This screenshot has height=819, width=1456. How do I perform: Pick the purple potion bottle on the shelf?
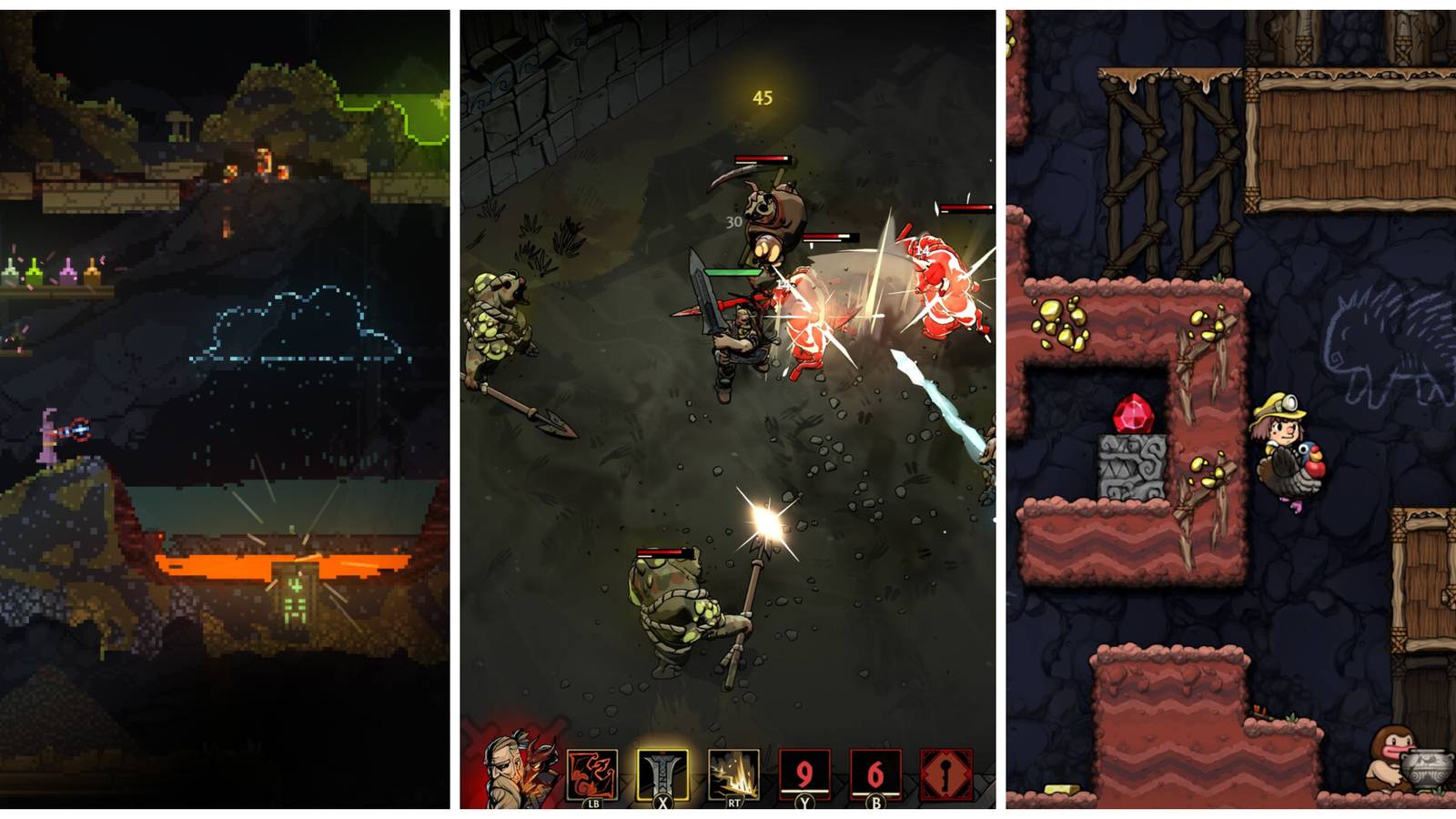pyautogui.click(x=68, y=273)
